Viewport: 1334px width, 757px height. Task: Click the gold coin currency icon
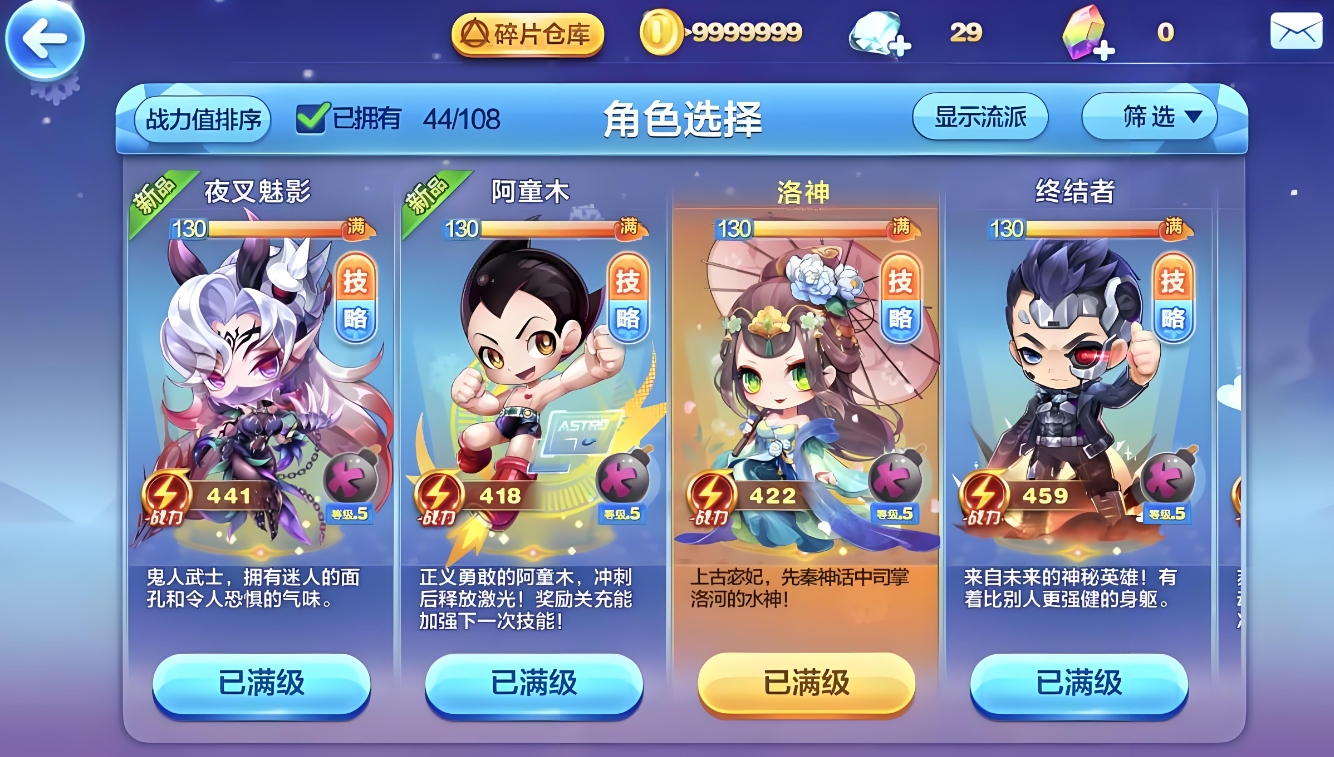click(x=663, y=30)
